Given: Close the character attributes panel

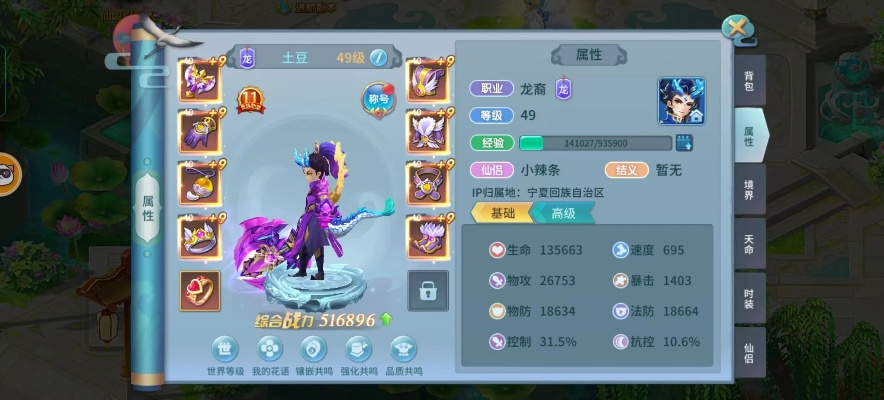Looking at the screenshot, I should (737, 29).
